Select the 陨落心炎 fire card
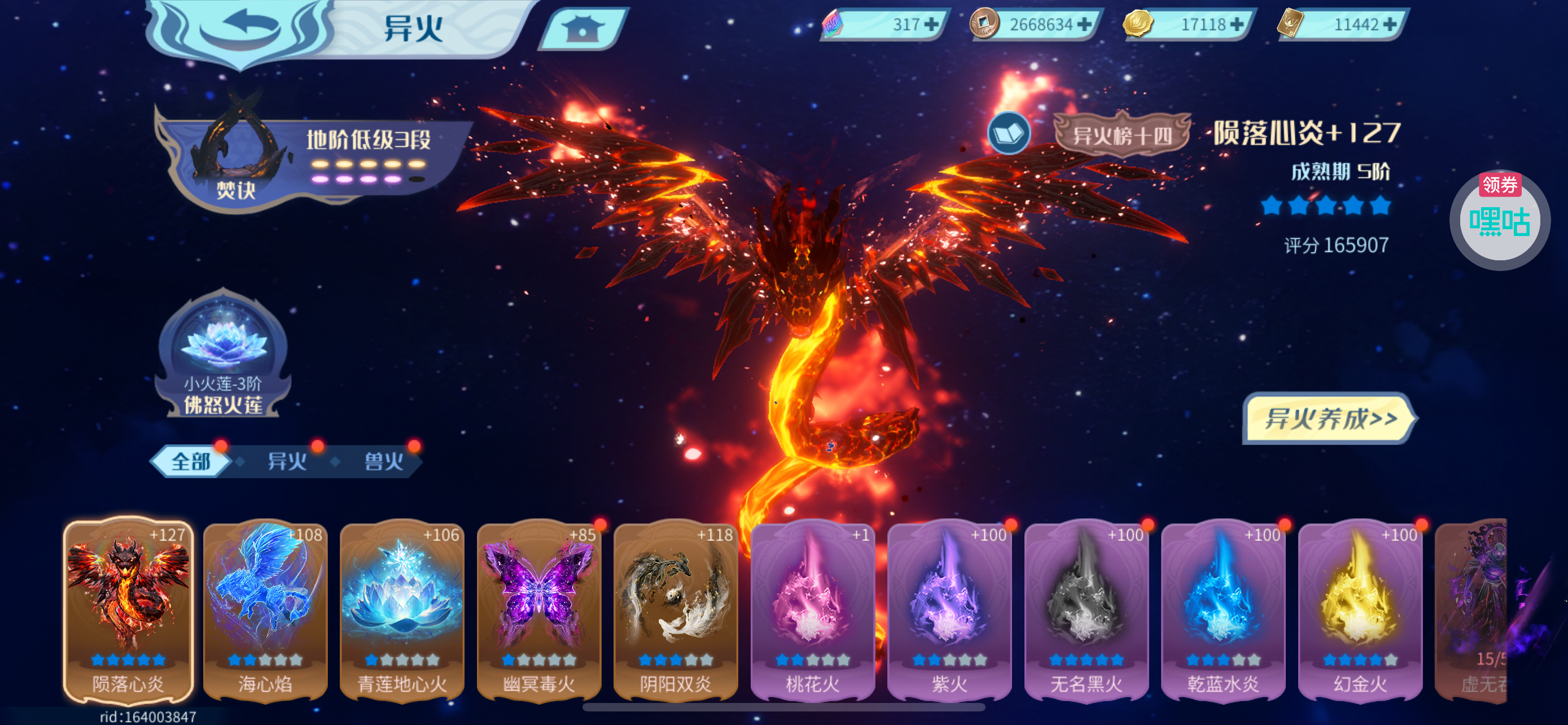 pyautogui.click(x=128, y=610)
